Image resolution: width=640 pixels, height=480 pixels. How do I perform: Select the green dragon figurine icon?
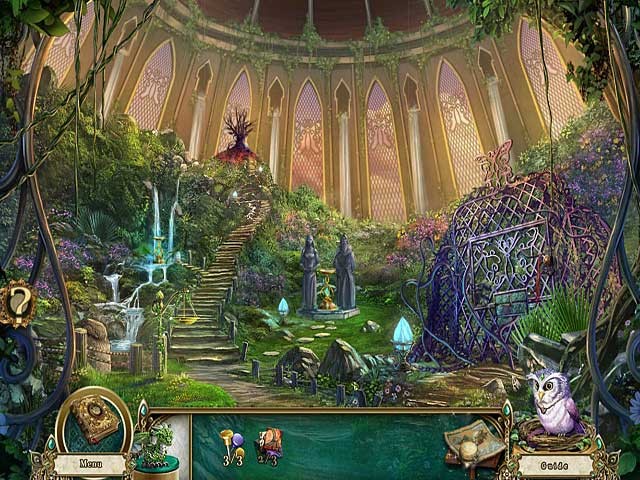pyautogui.click(x=156, y=441)
